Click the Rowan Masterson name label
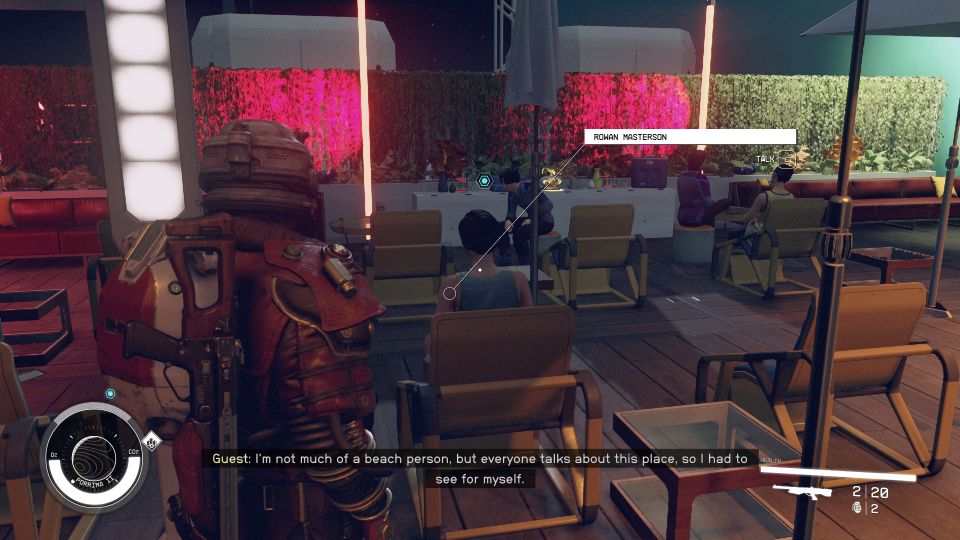Image resolution: width=960 pixels, height=540 pixels. [690, 137]
